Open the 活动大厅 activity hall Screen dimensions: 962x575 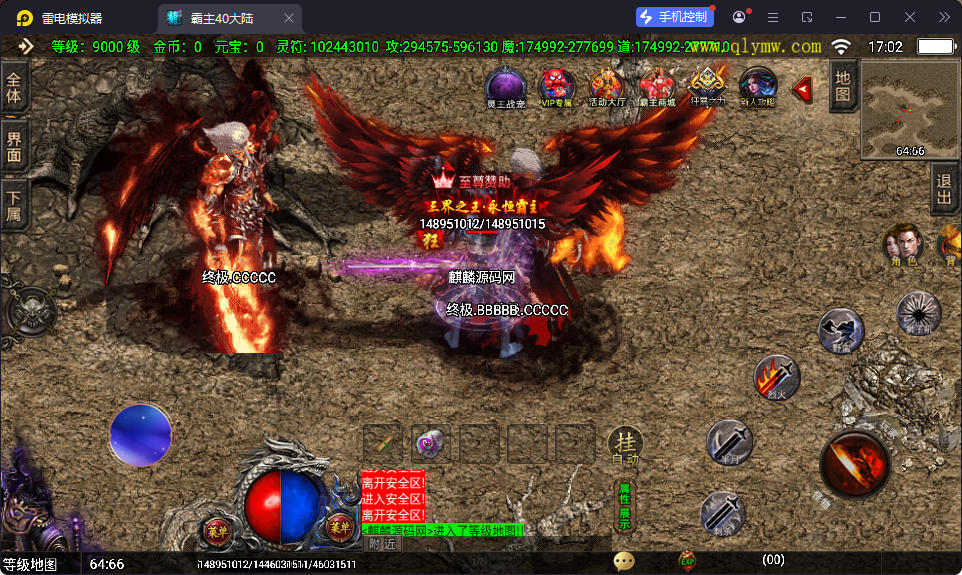coord(606,86)
